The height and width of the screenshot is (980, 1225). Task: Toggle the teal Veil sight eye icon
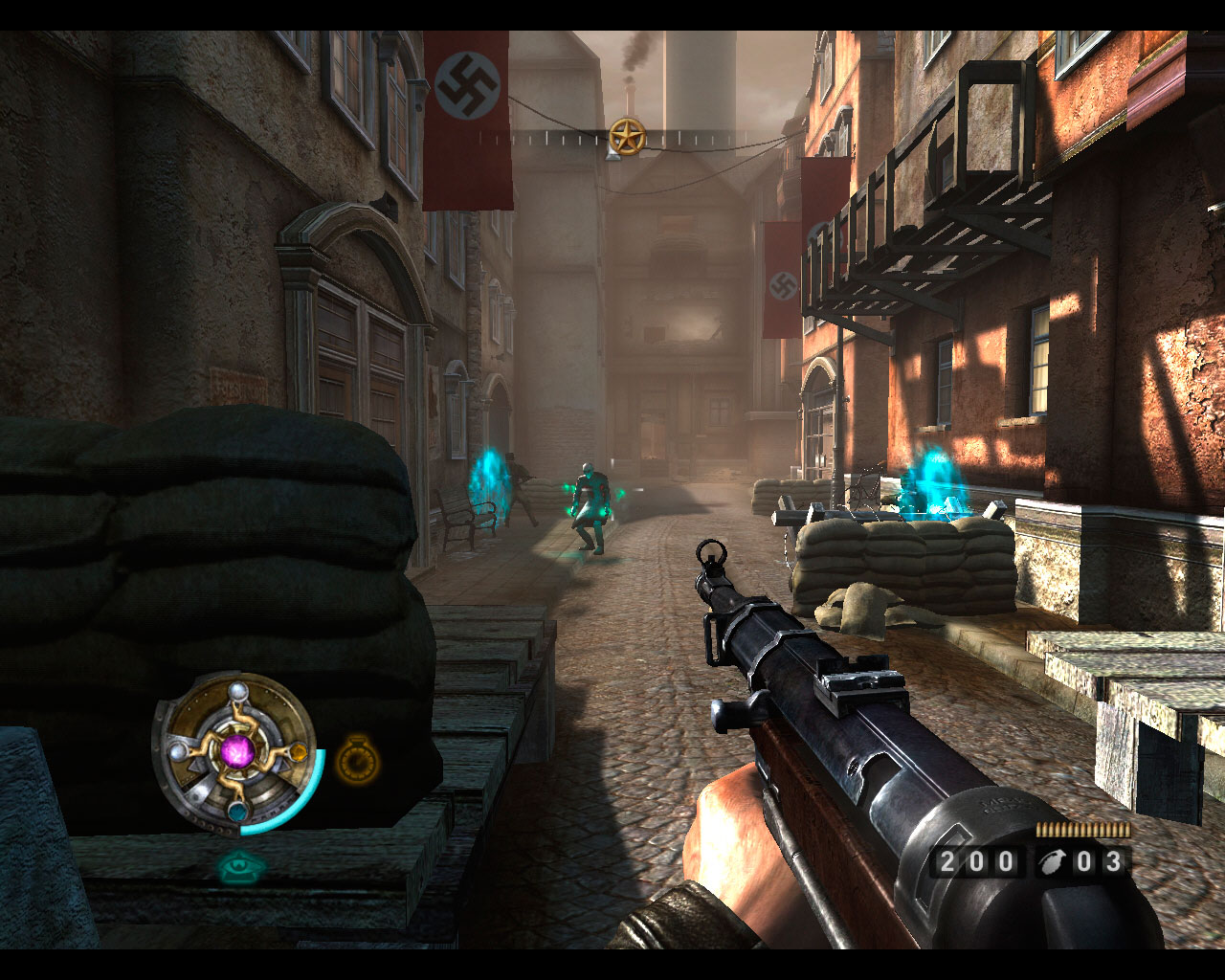click(x=241, y=867)
